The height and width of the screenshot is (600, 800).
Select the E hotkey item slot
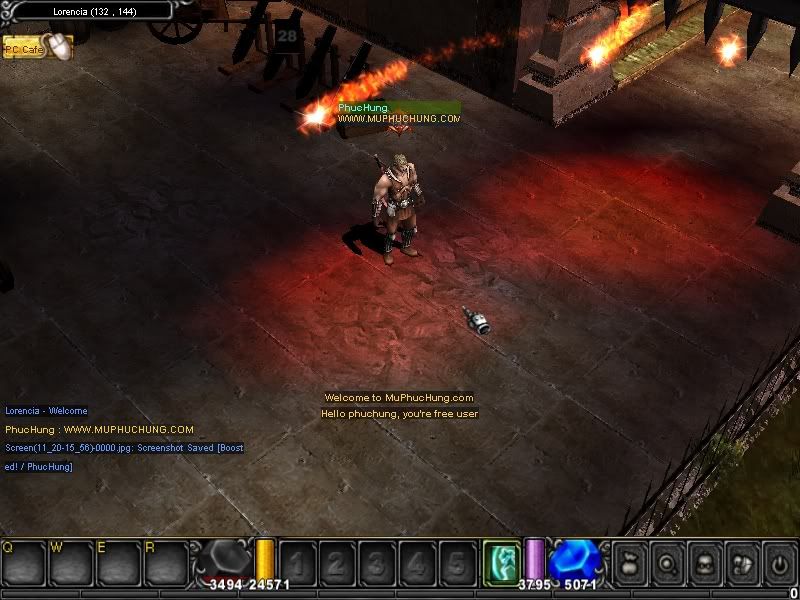click(118, 563)
